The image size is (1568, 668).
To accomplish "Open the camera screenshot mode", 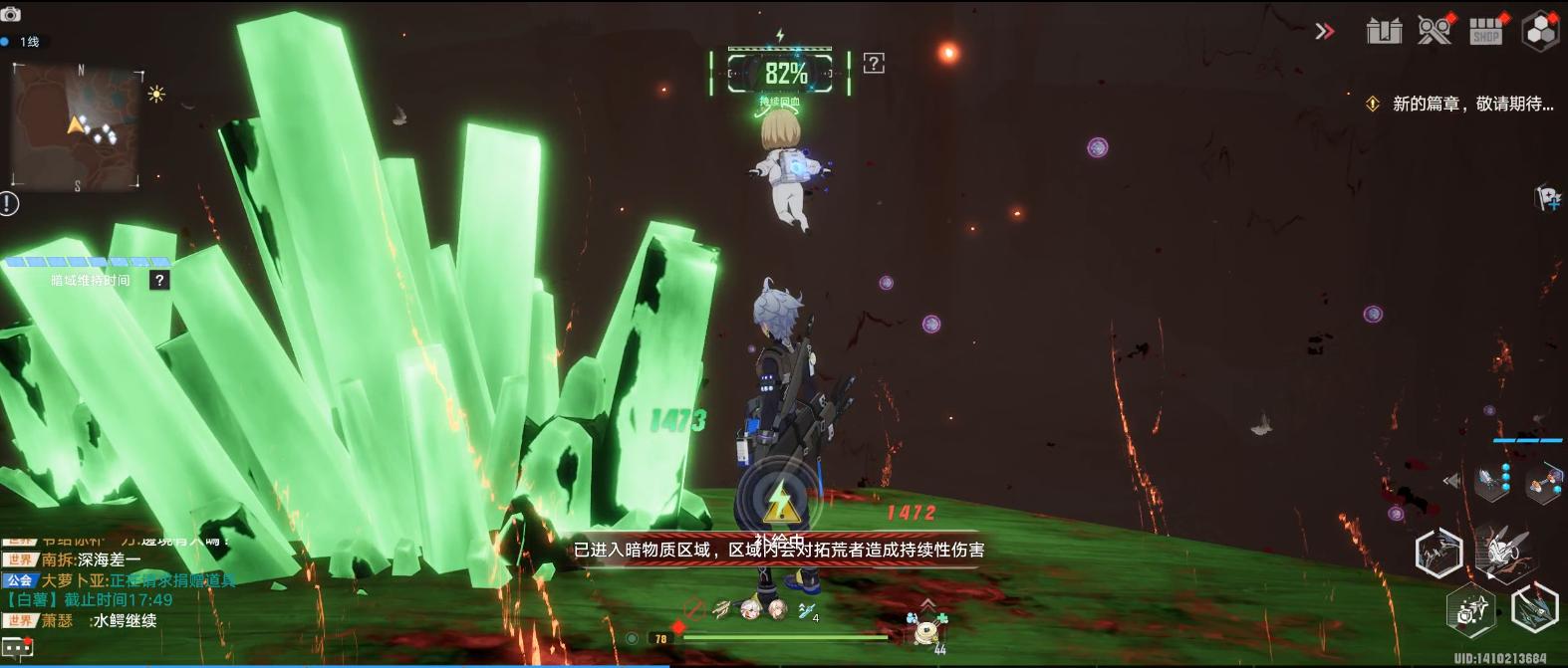I will pyautogui.click(x=11, y=14).
